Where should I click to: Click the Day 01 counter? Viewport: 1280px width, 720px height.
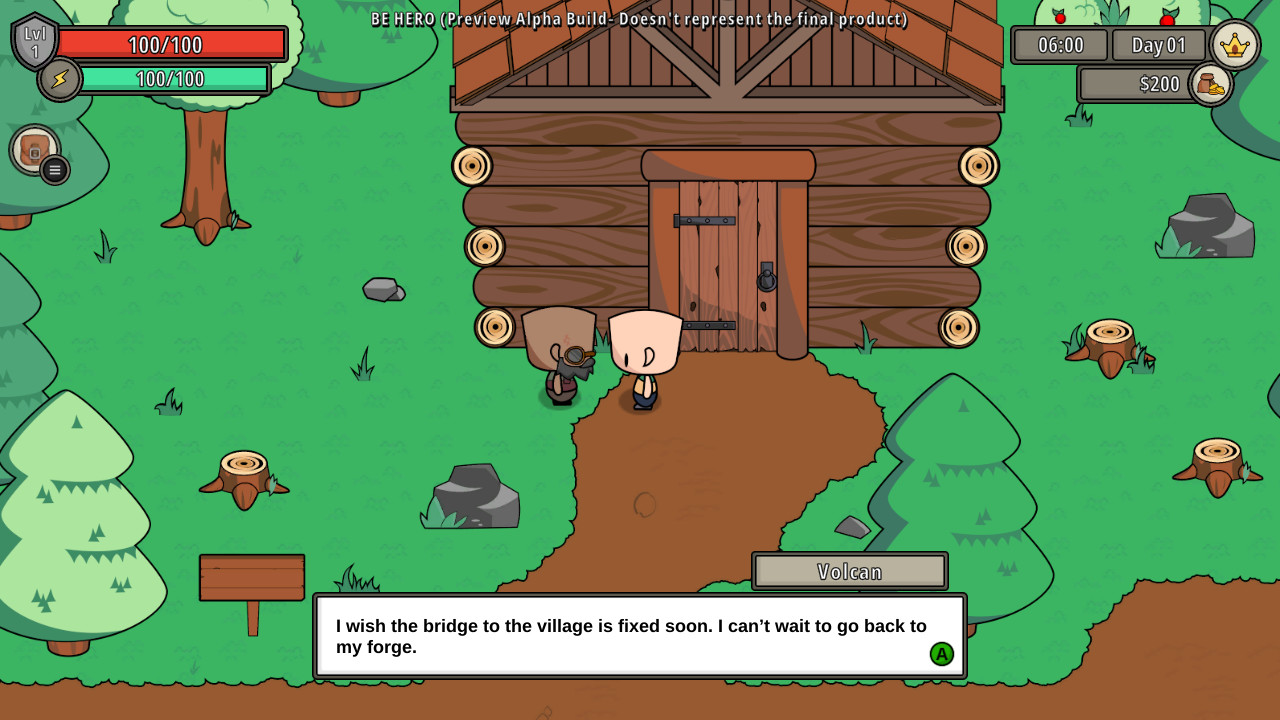(1158, 45)
